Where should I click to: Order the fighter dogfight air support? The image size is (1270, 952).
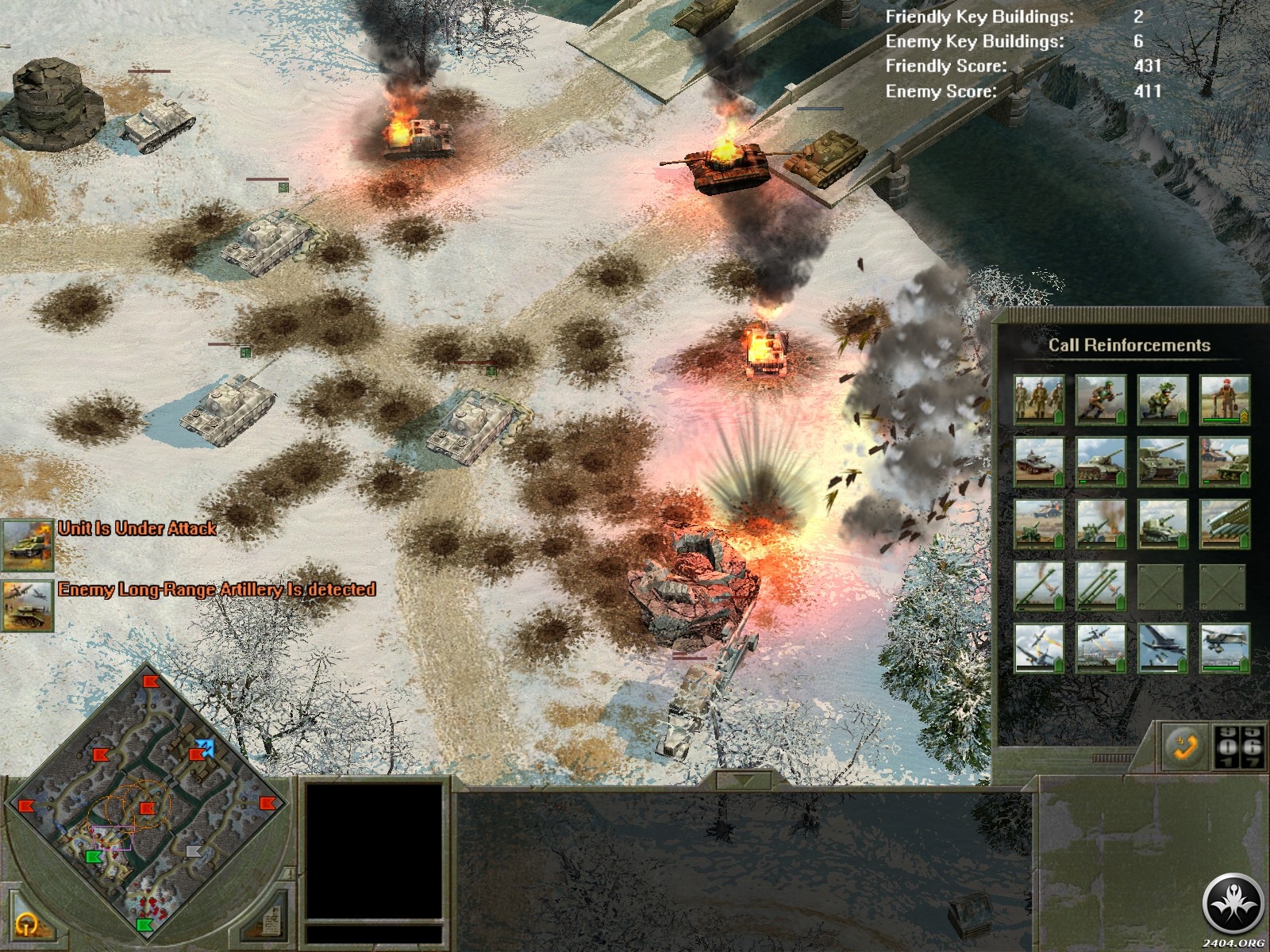pyautogui.click(x=1039, y=648)
